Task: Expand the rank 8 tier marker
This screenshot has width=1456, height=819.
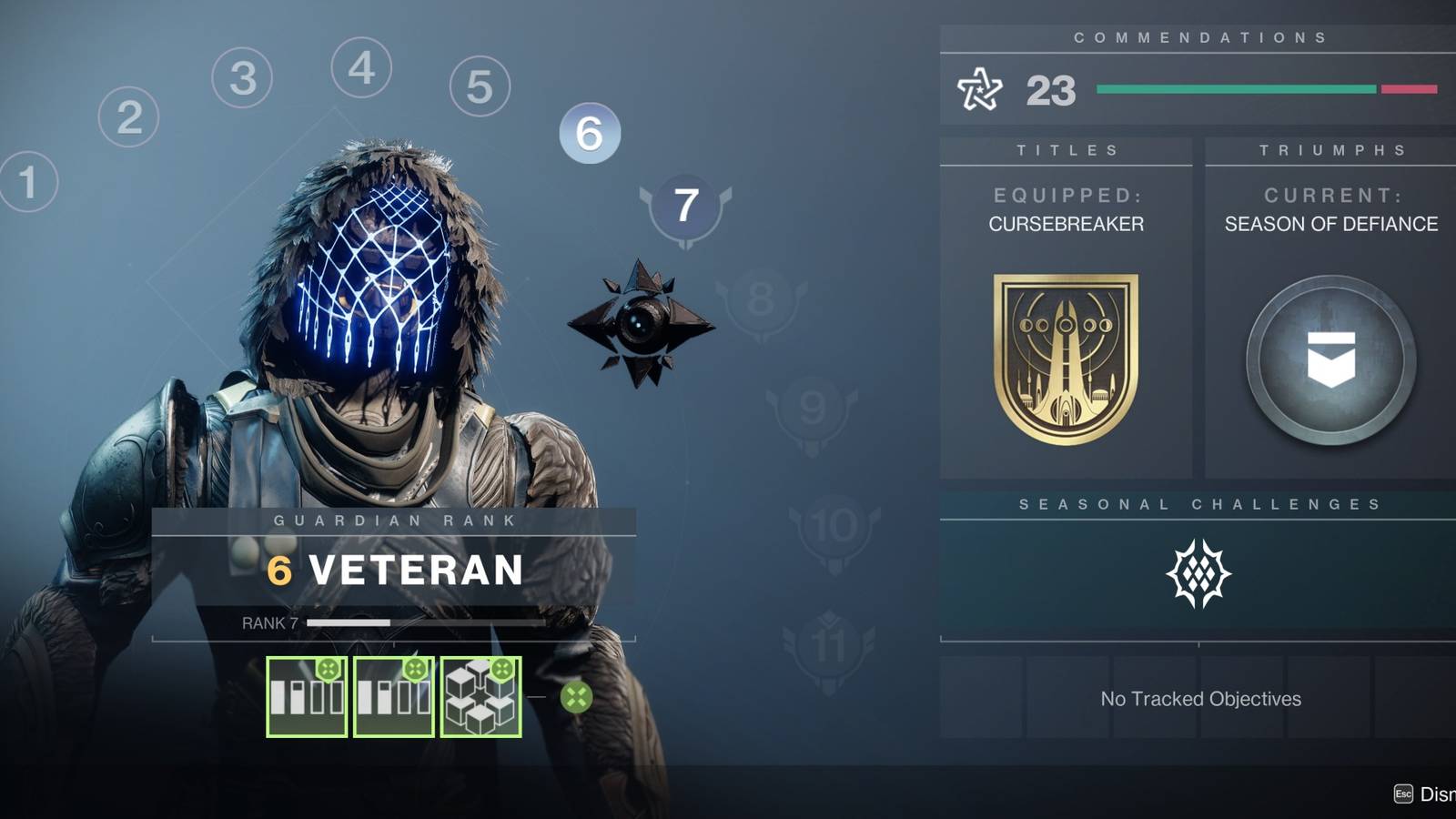Action: 761,298
